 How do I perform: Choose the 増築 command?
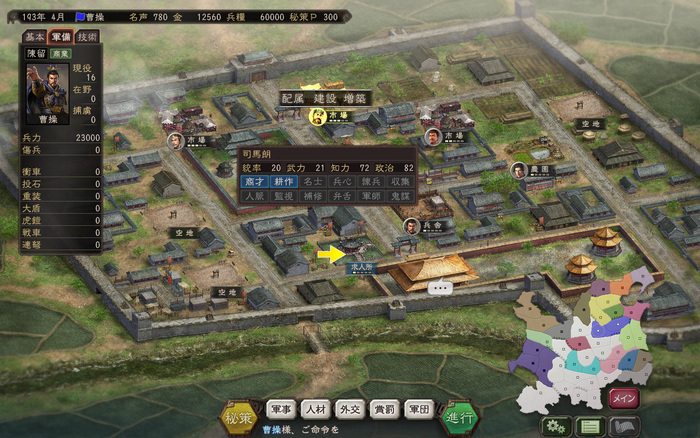pyautogui.click(x=356, y=98)
